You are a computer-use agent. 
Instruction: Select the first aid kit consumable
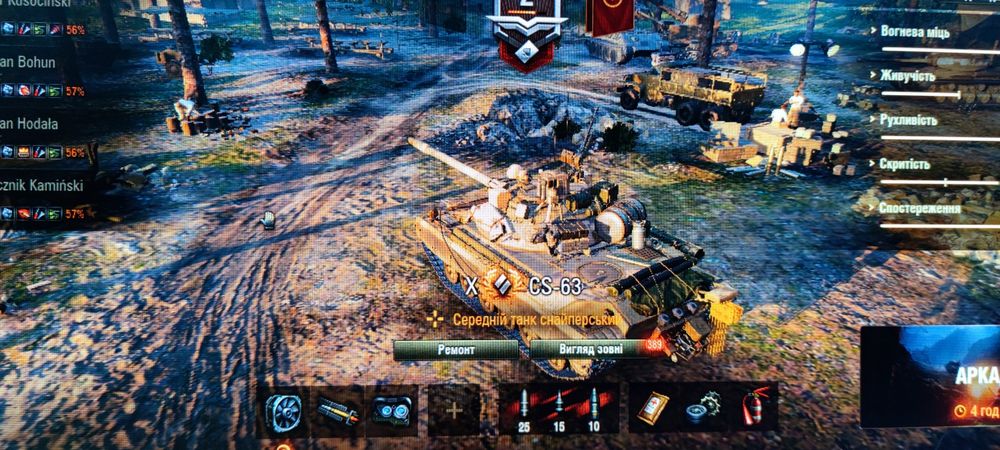pyautogui.click(x=653, y=408)
